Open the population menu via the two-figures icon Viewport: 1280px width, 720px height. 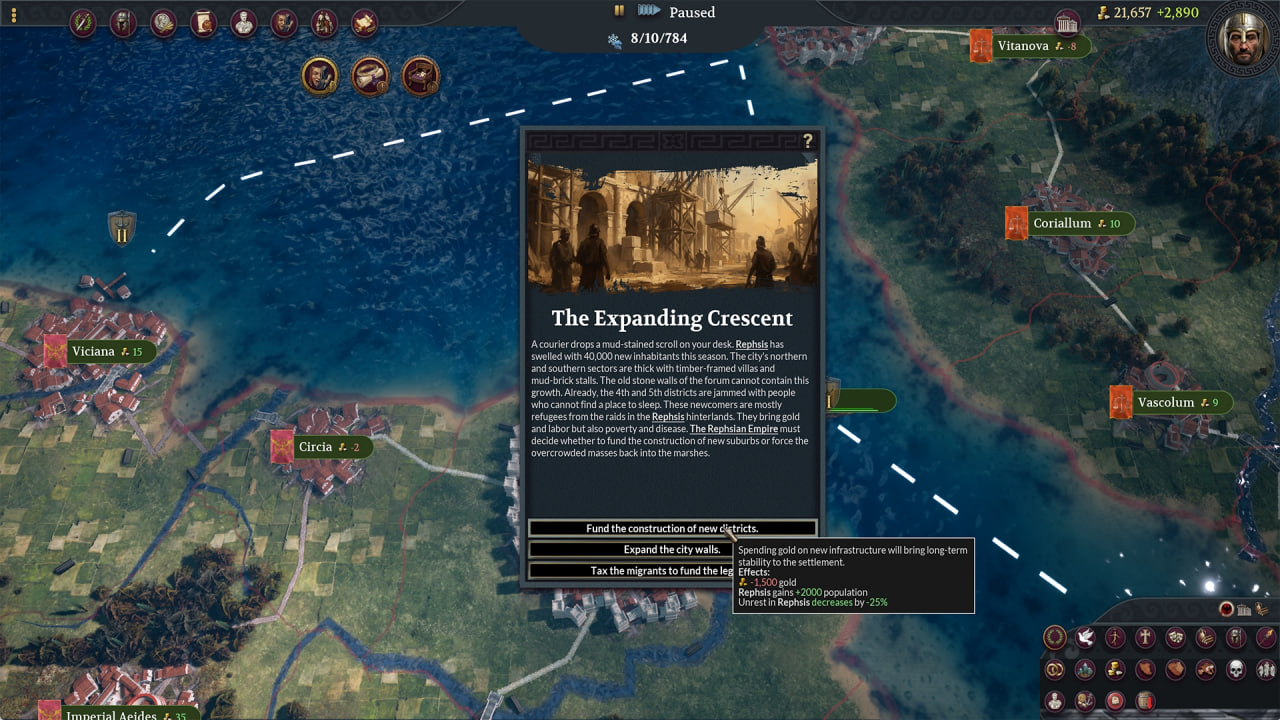click(324, 23)
